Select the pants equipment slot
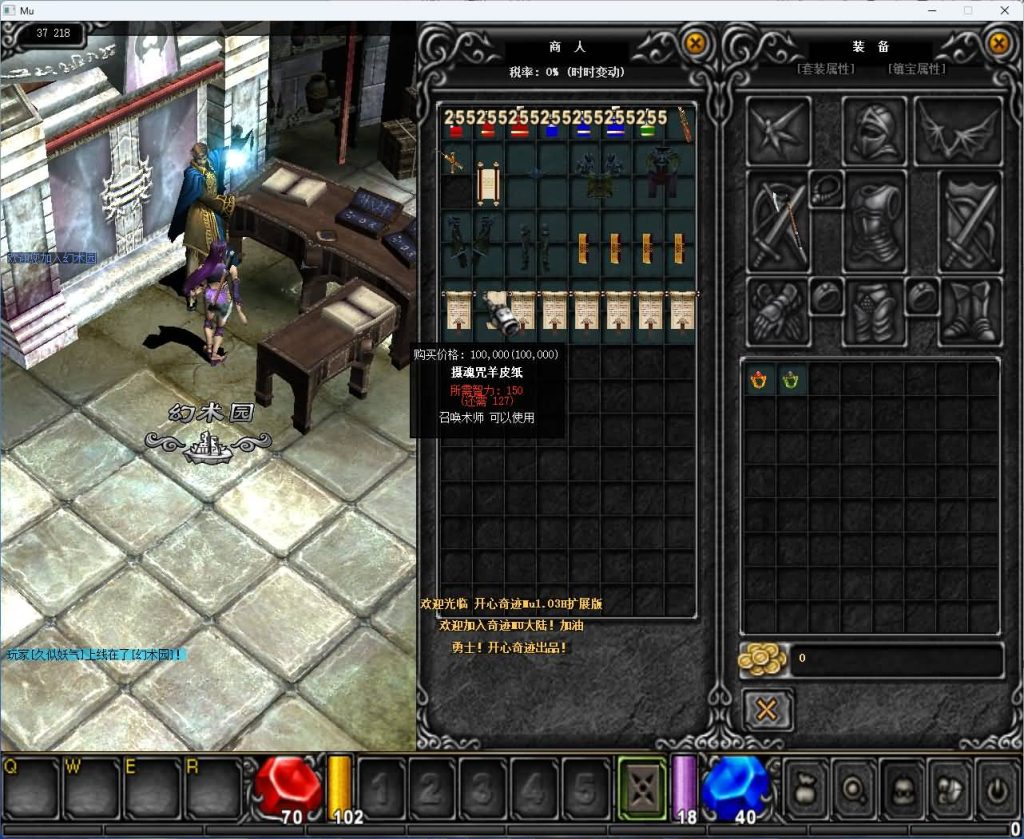This screenshot has height=839, width=1024. coord(874,311)
